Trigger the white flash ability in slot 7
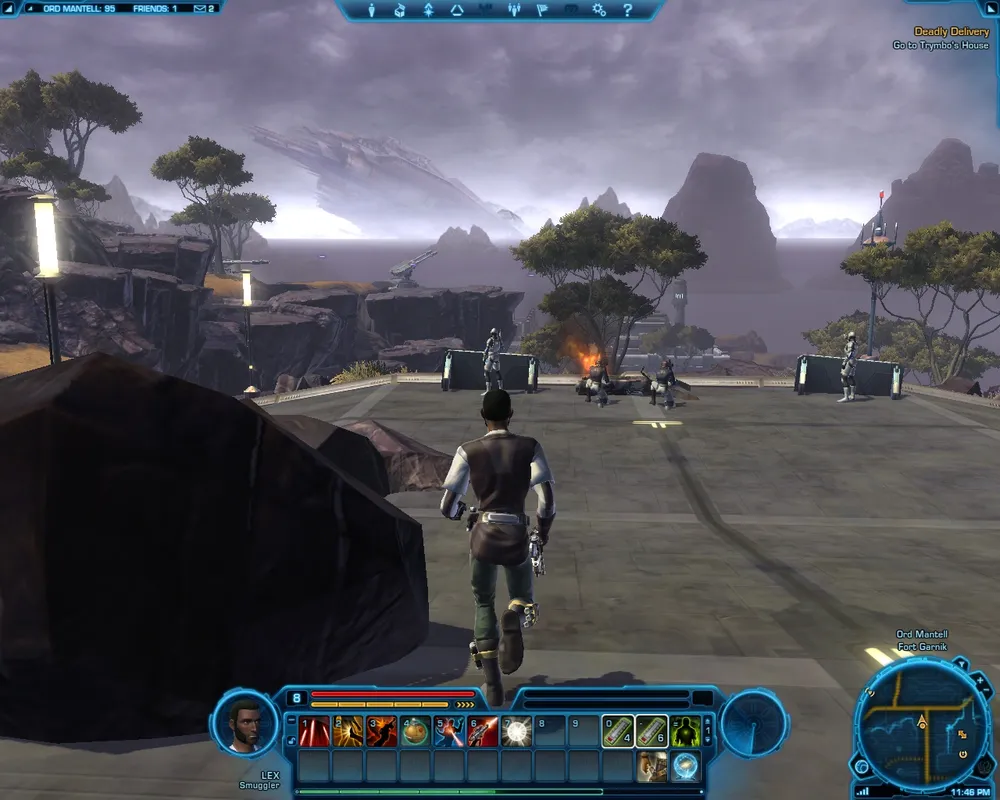This screenshot has width=1000, height=800. point(517,732)
